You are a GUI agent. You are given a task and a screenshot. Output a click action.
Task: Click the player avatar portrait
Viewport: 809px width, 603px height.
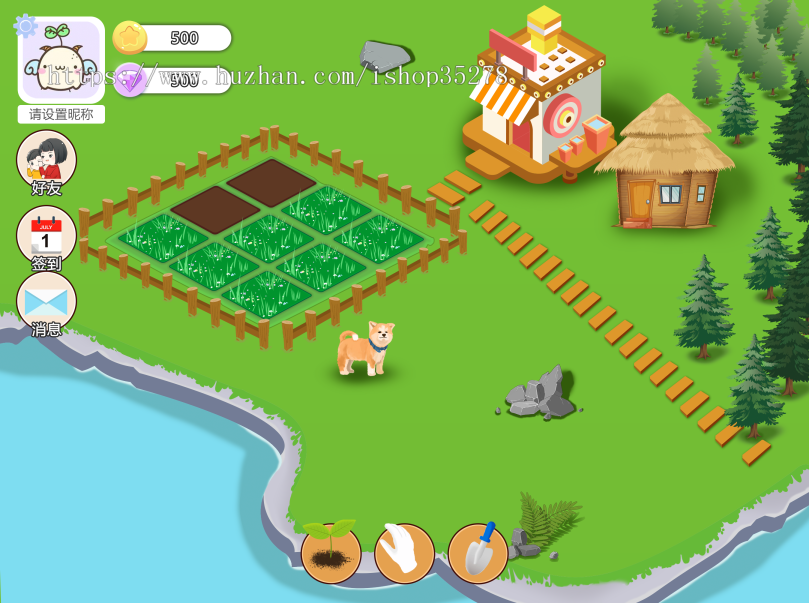pos(62,62)
